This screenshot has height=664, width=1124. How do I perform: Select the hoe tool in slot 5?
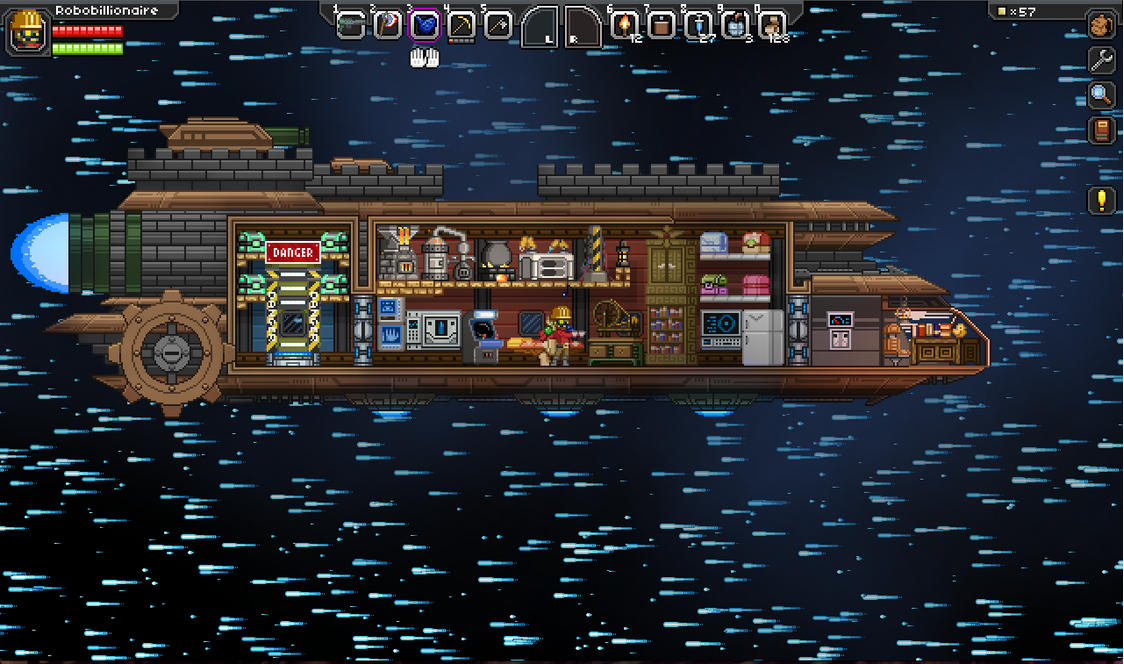(498, 25)
